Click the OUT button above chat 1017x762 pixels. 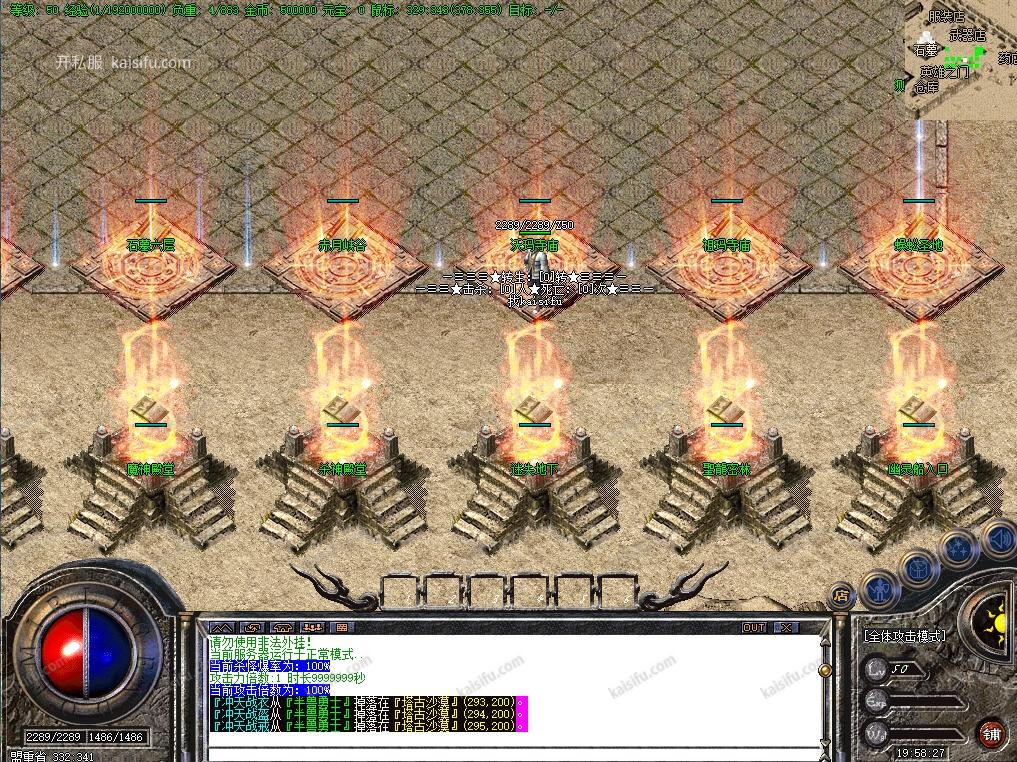754,627
